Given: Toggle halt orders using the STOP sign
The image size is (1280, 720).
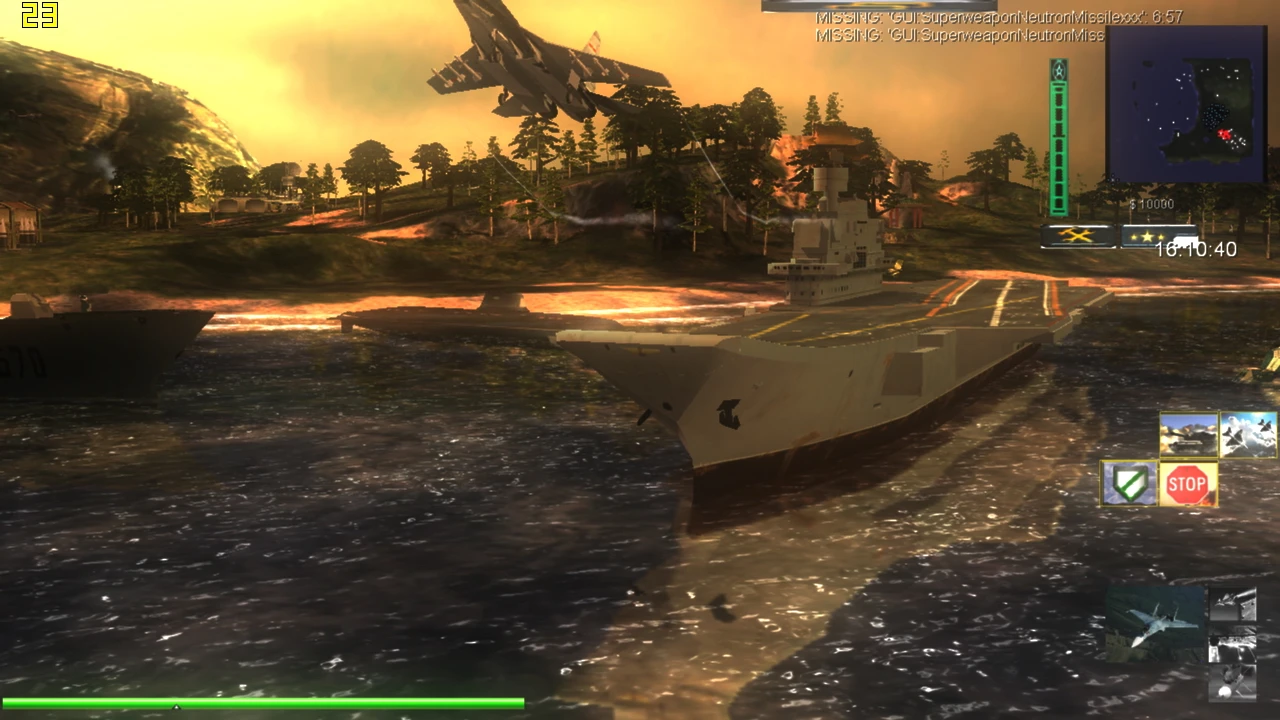Looking at the screenshot, I should pyautogui.click(x=1189, y=482).
